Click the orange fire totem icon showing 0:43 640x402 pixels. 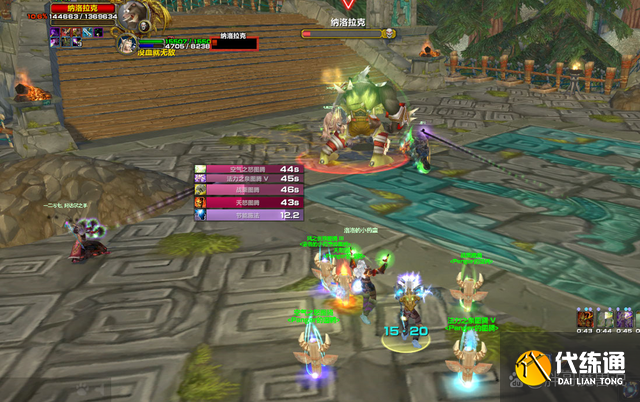[x=584, y=317]
